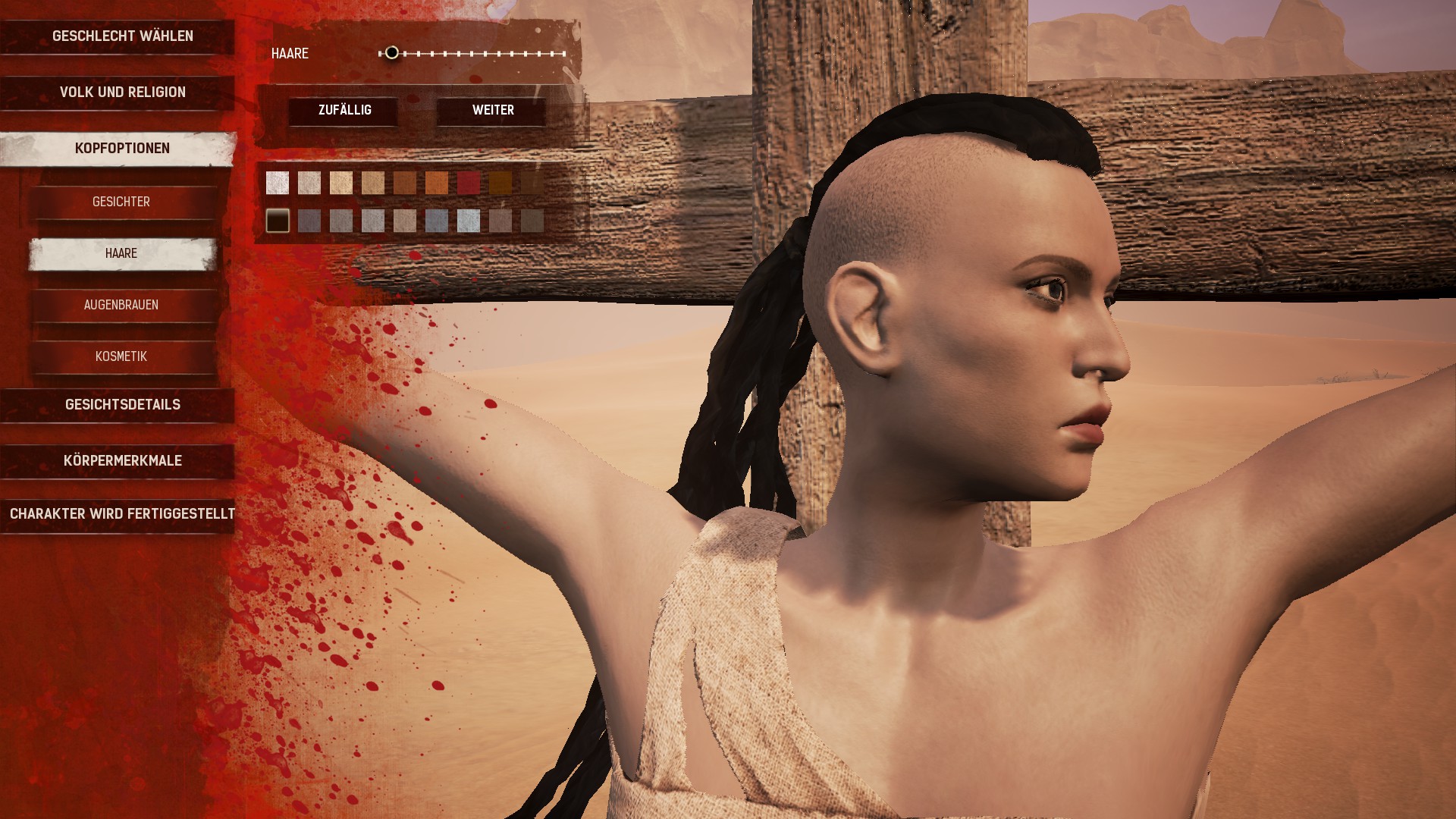Select the pale golden blonde hair swatch
1456x819 pixels.
click(x=341, y=183)
